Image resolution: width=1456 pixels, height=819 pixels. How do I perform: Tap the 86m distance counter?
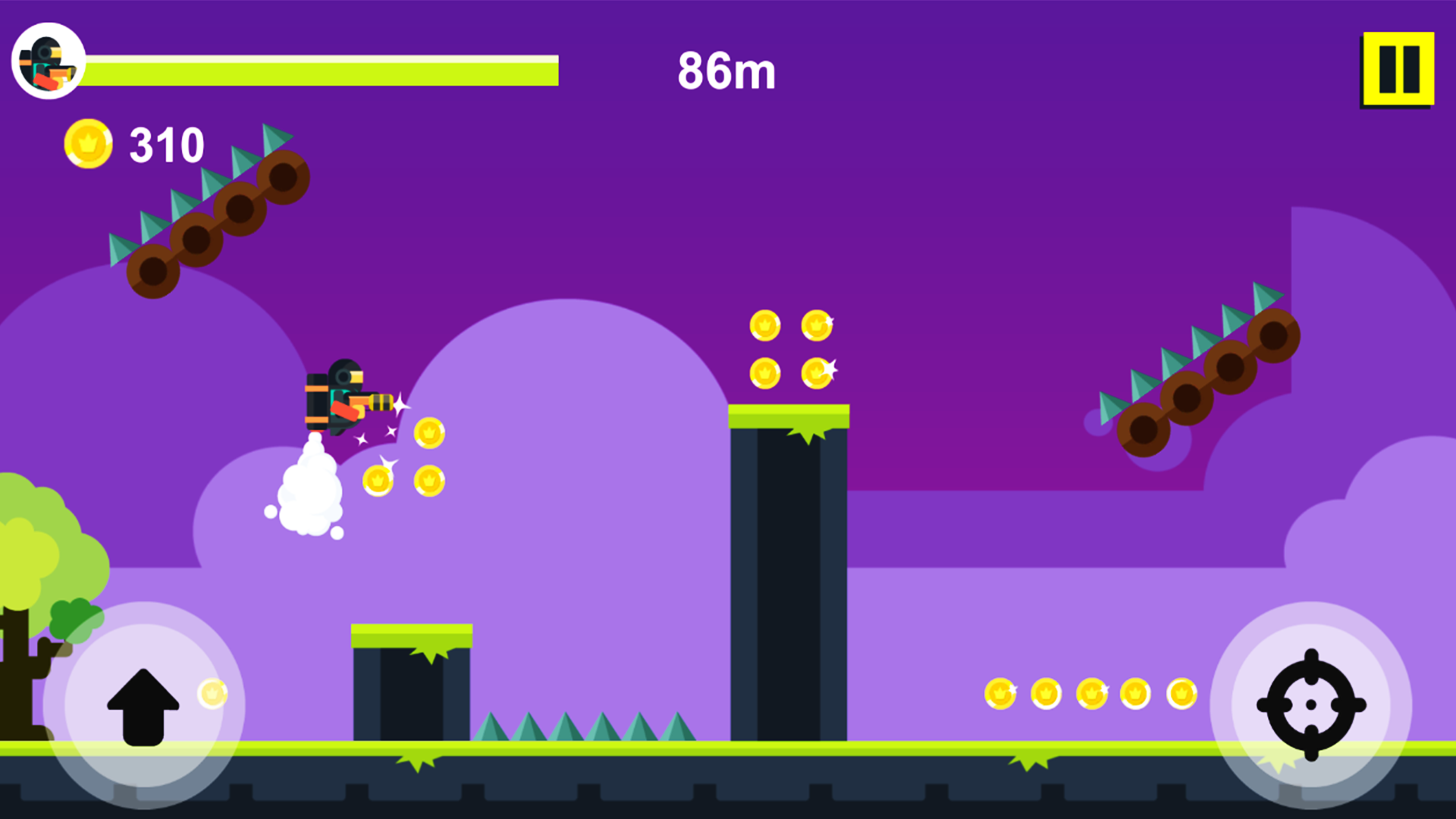[x=726, y=71]
